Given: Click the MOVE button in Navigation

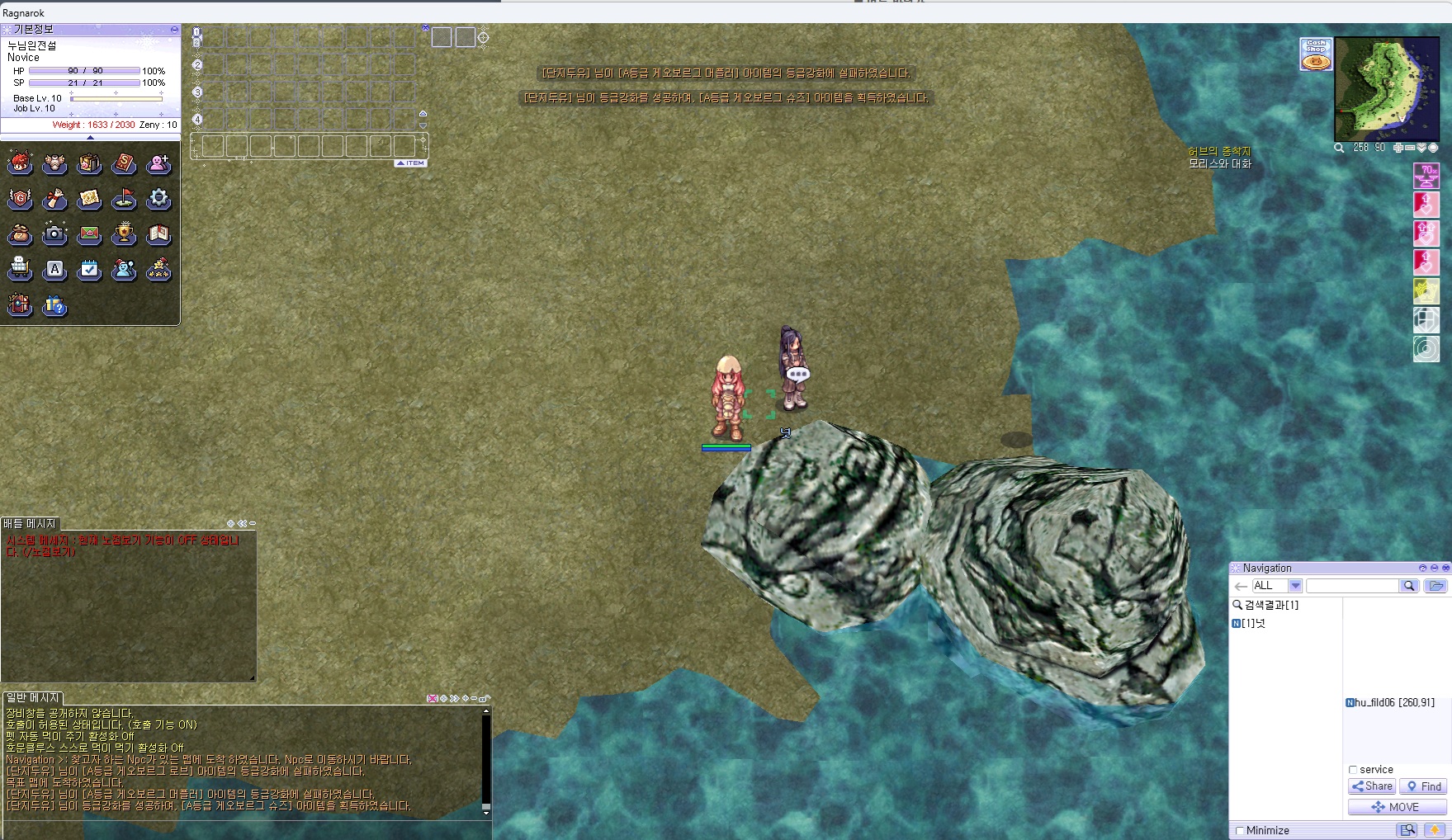Looking at the screenshot, I should (x=1397, y=807).
